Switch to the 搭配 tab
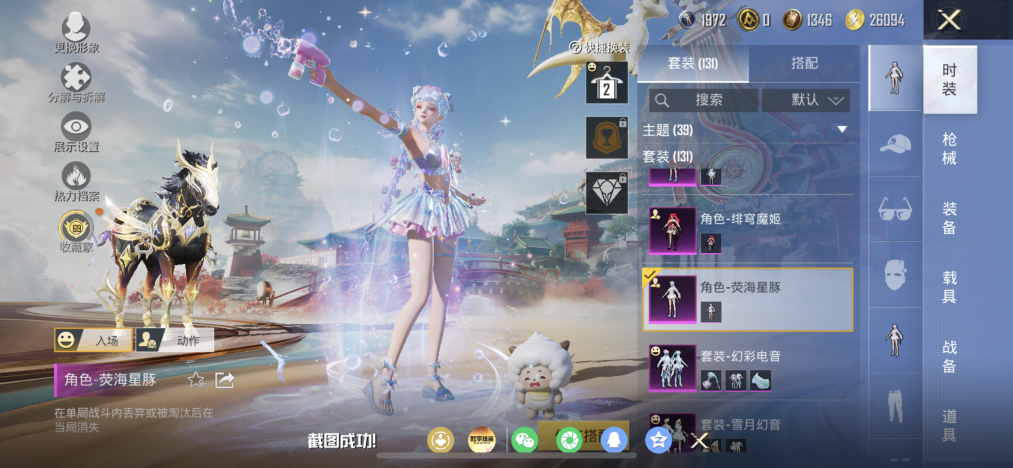Screen dimensions: 1013x468 coord(804,63)
